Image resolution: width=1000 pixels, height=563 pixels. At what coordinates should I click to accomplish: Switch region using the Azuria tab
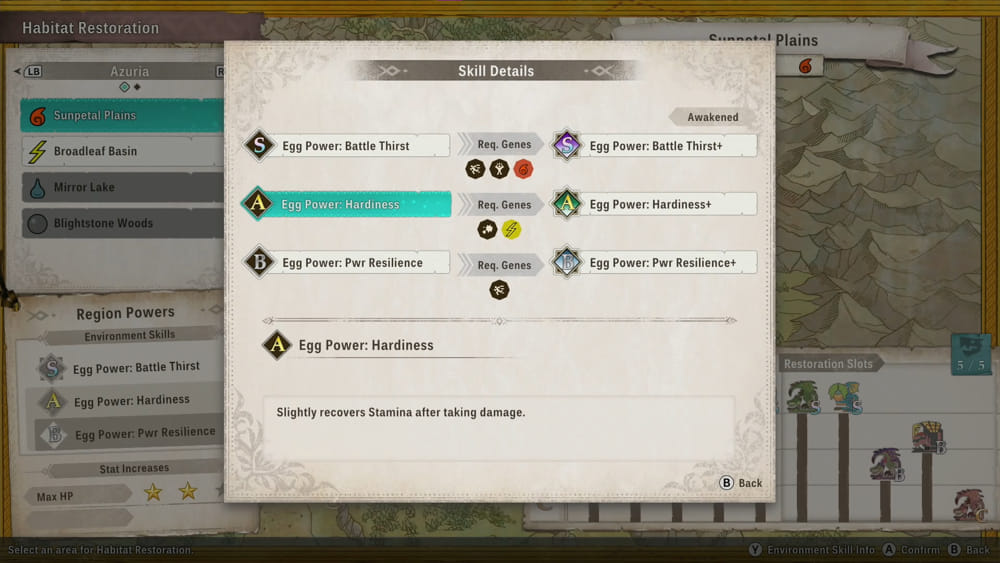[x=129, y=72]
